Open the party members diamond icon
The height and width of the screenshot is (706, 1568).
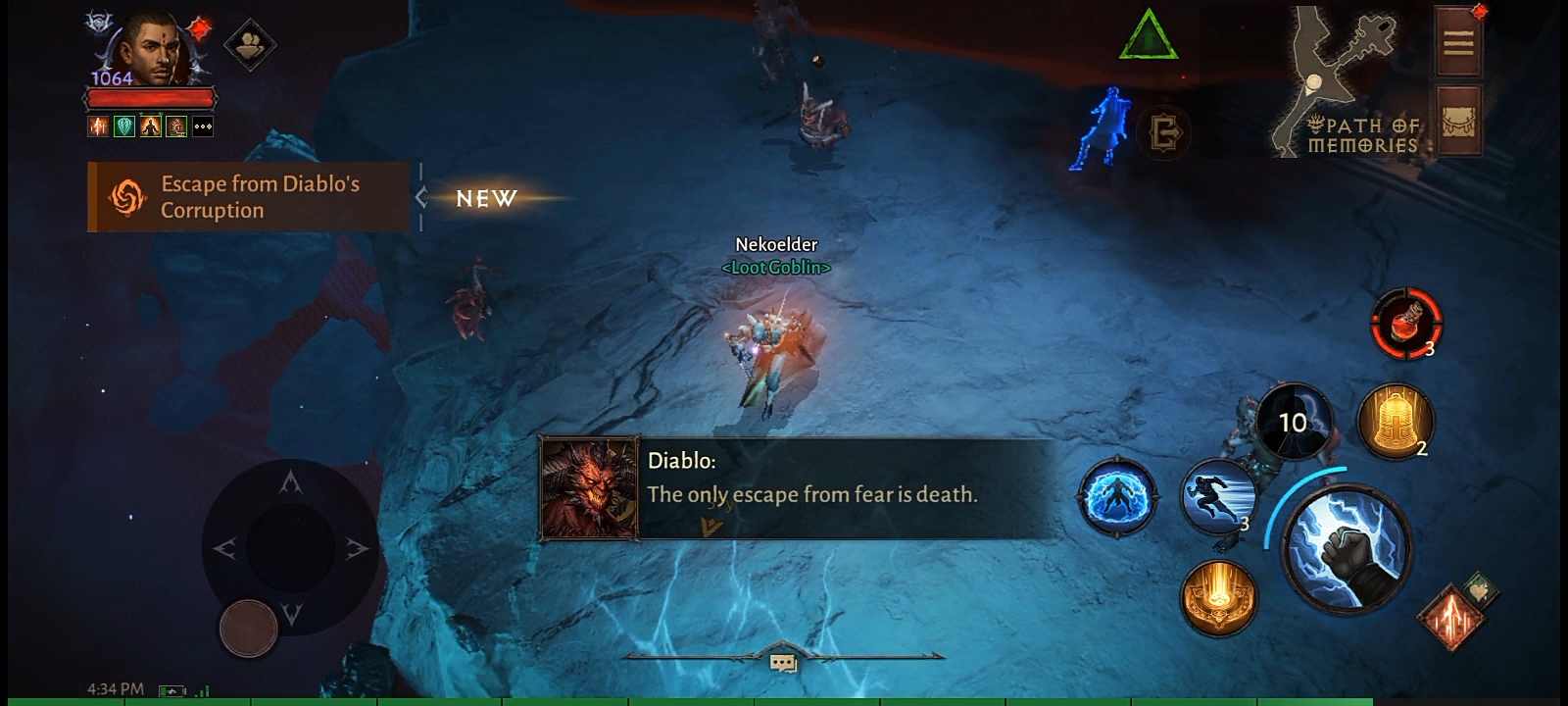(249, 44)
